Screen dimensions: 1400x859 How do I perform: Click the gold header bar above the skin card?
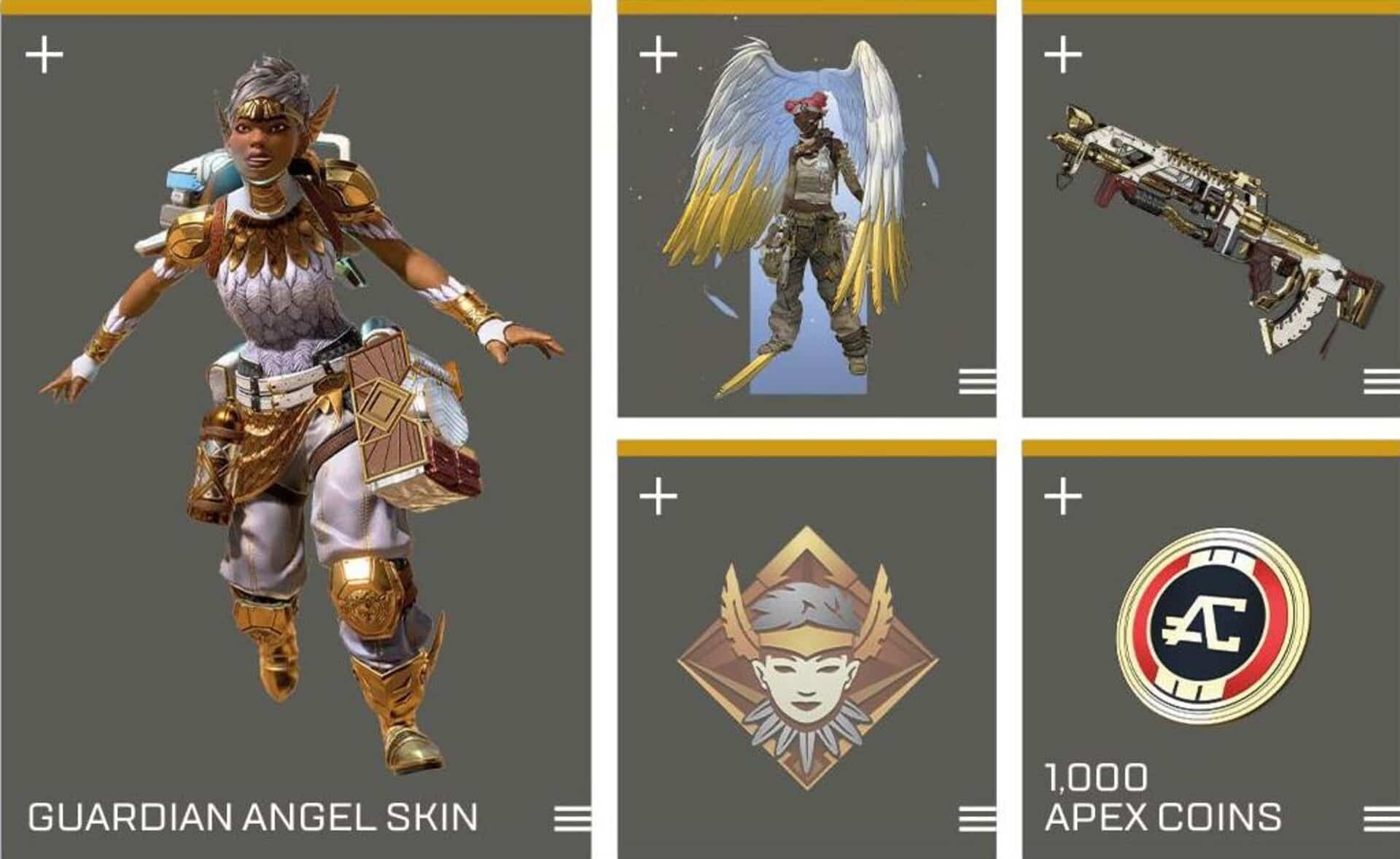coord(292,6)
